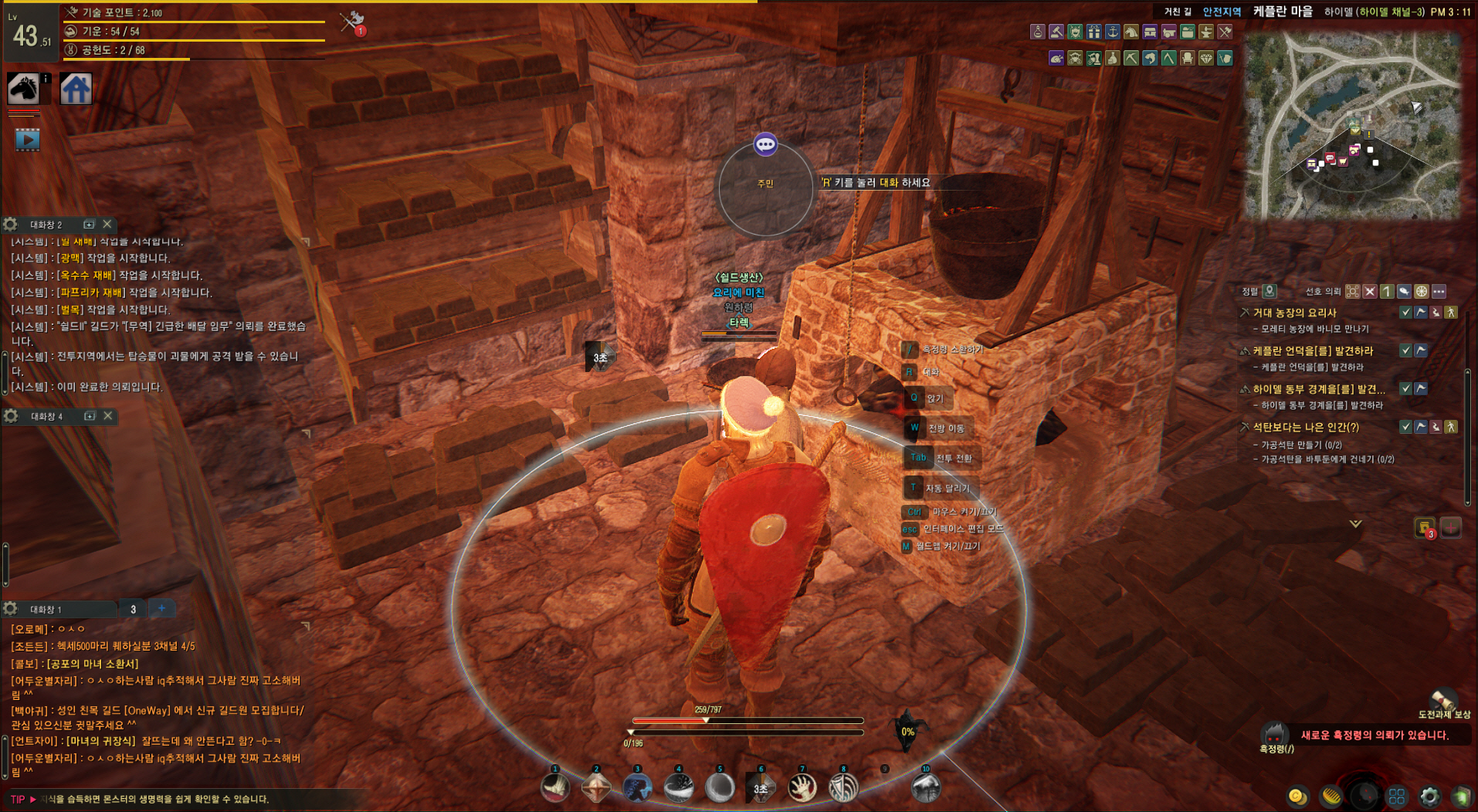Close the 대화창 2 chat window

tap(107, 224)
